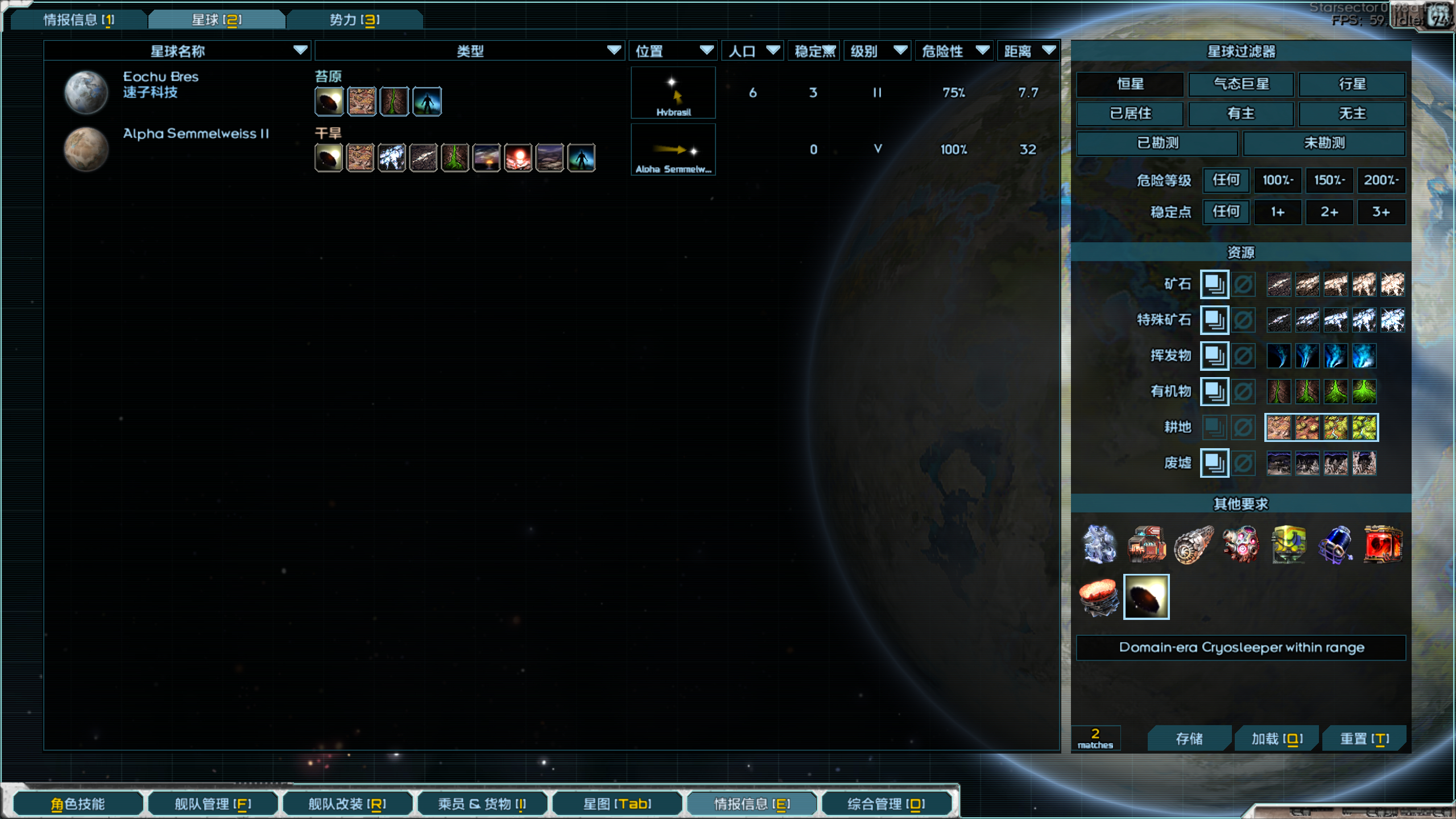Click the 存储 save button
The image size is (1456, 819).
pos(1190,738)
